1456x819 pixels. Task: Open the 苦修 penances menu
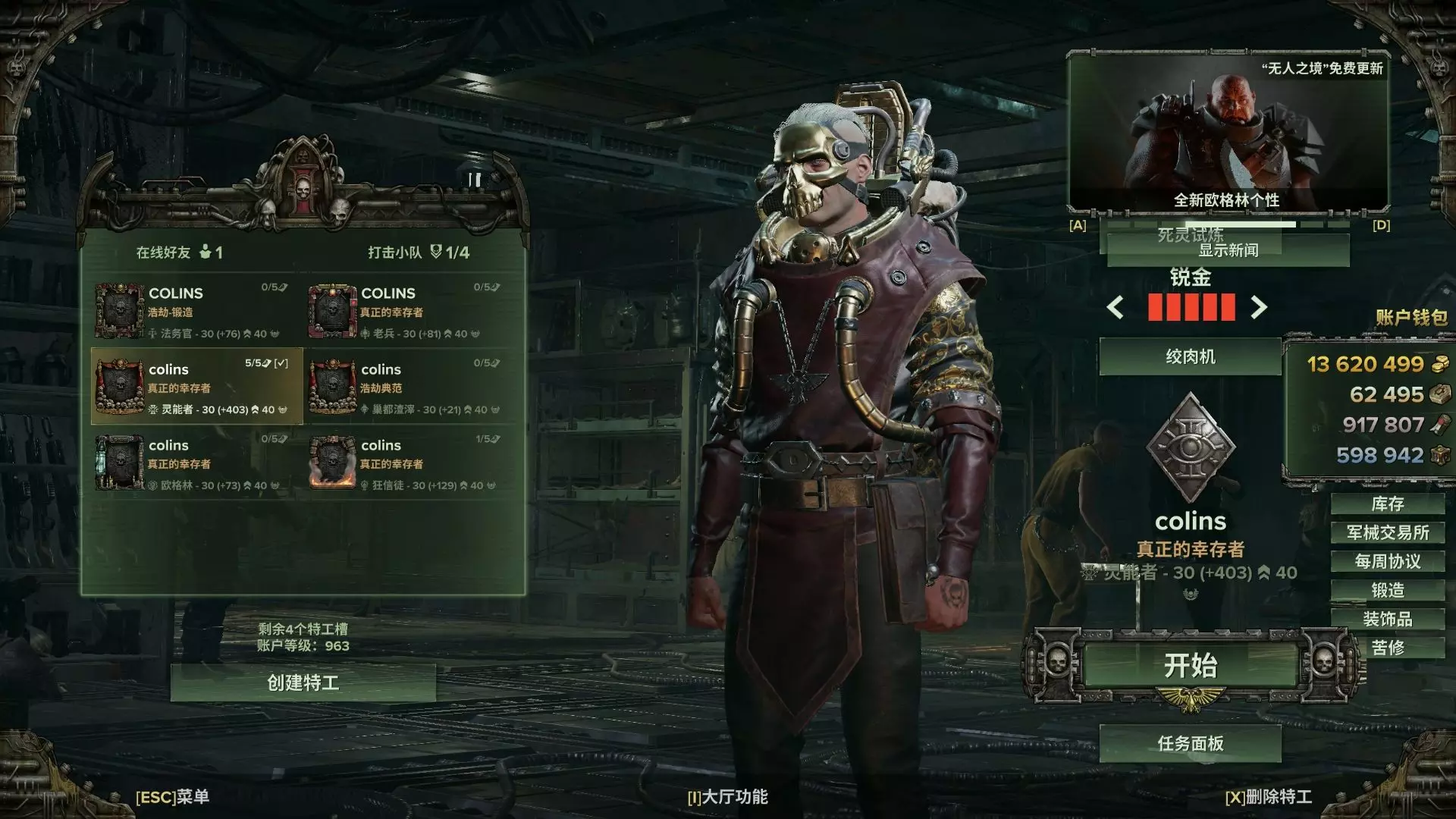coord(1387,648)
